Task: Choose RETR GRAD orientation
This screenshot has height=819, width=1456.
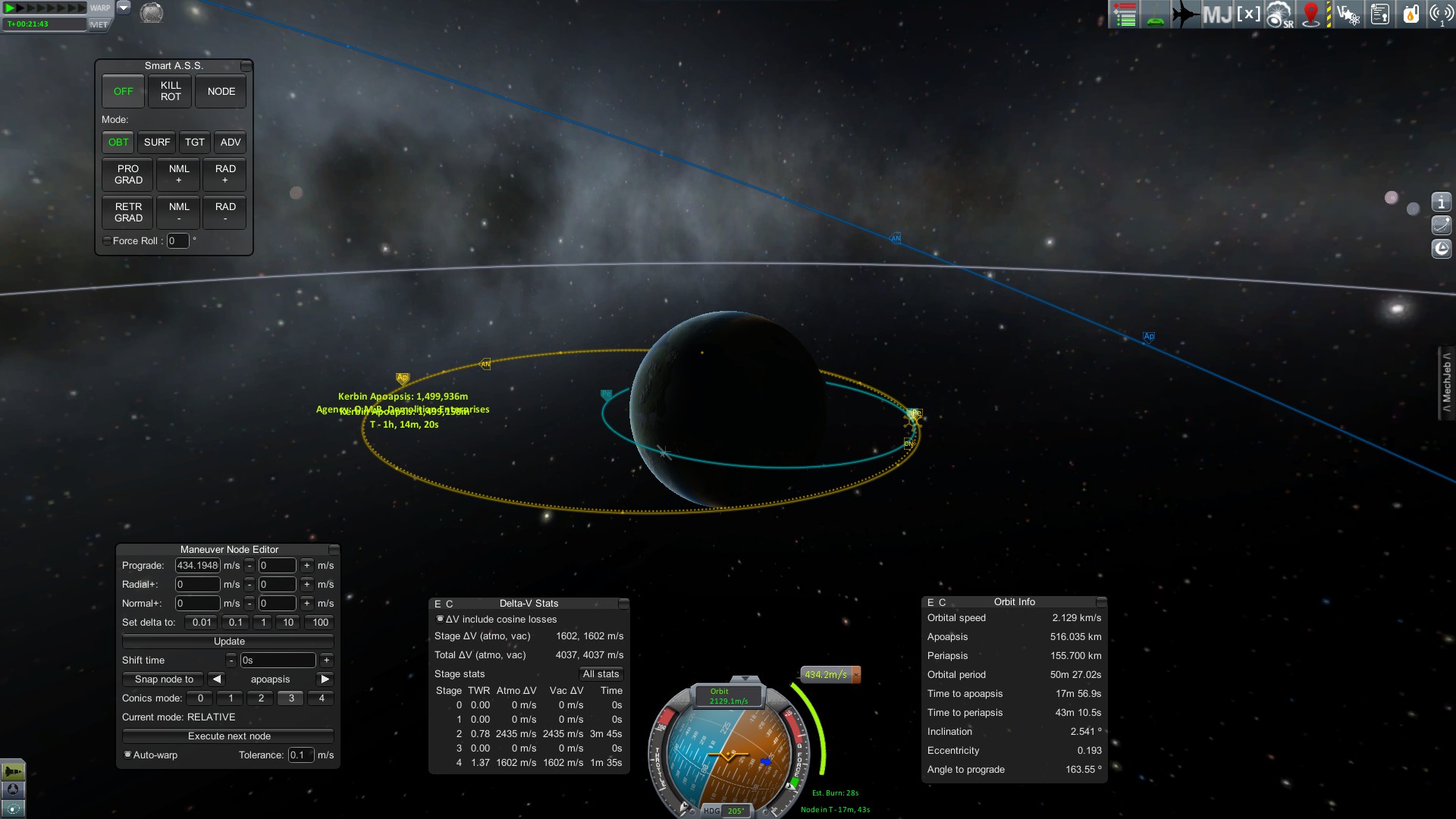Action: (128, 212)
